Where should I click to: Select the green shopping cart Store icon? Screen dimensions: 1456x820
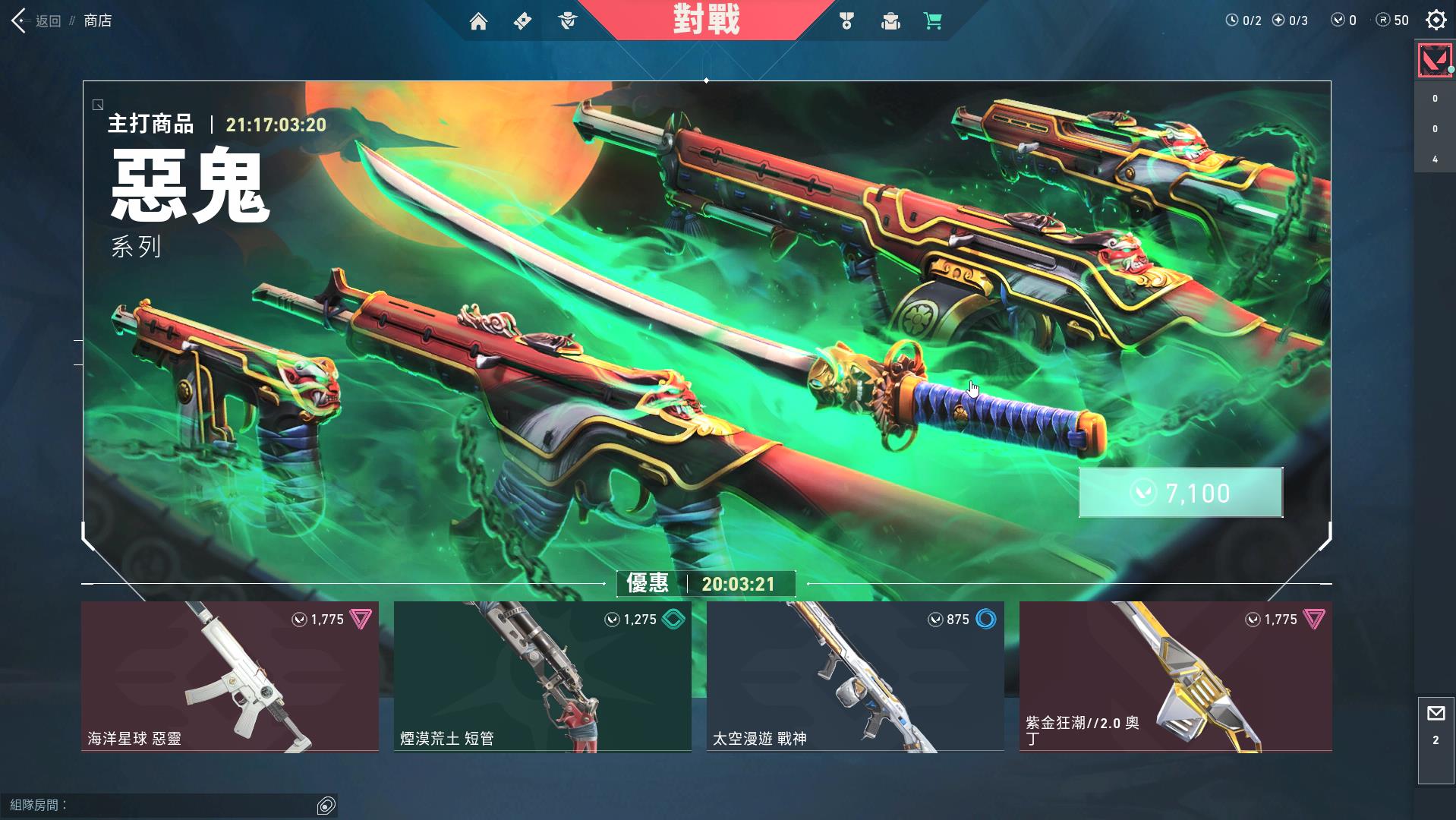[x=932, y=21]
